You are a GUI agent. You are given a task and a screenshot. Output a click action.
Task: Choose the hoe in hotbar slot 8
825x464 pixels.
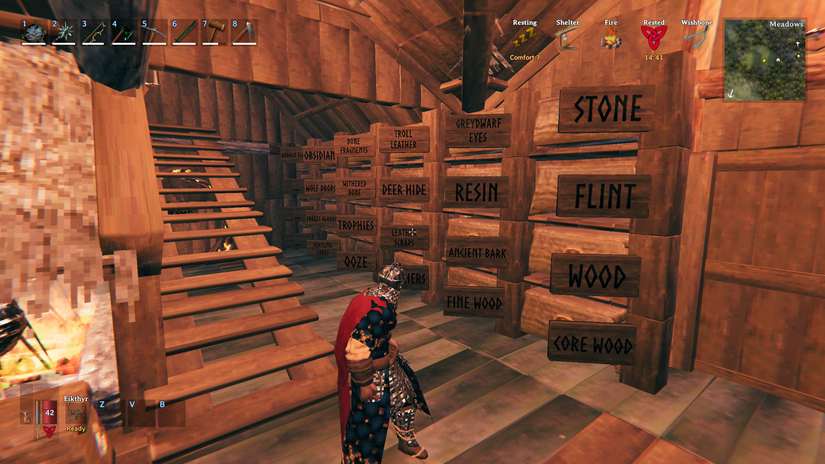[x=245, y=33]
